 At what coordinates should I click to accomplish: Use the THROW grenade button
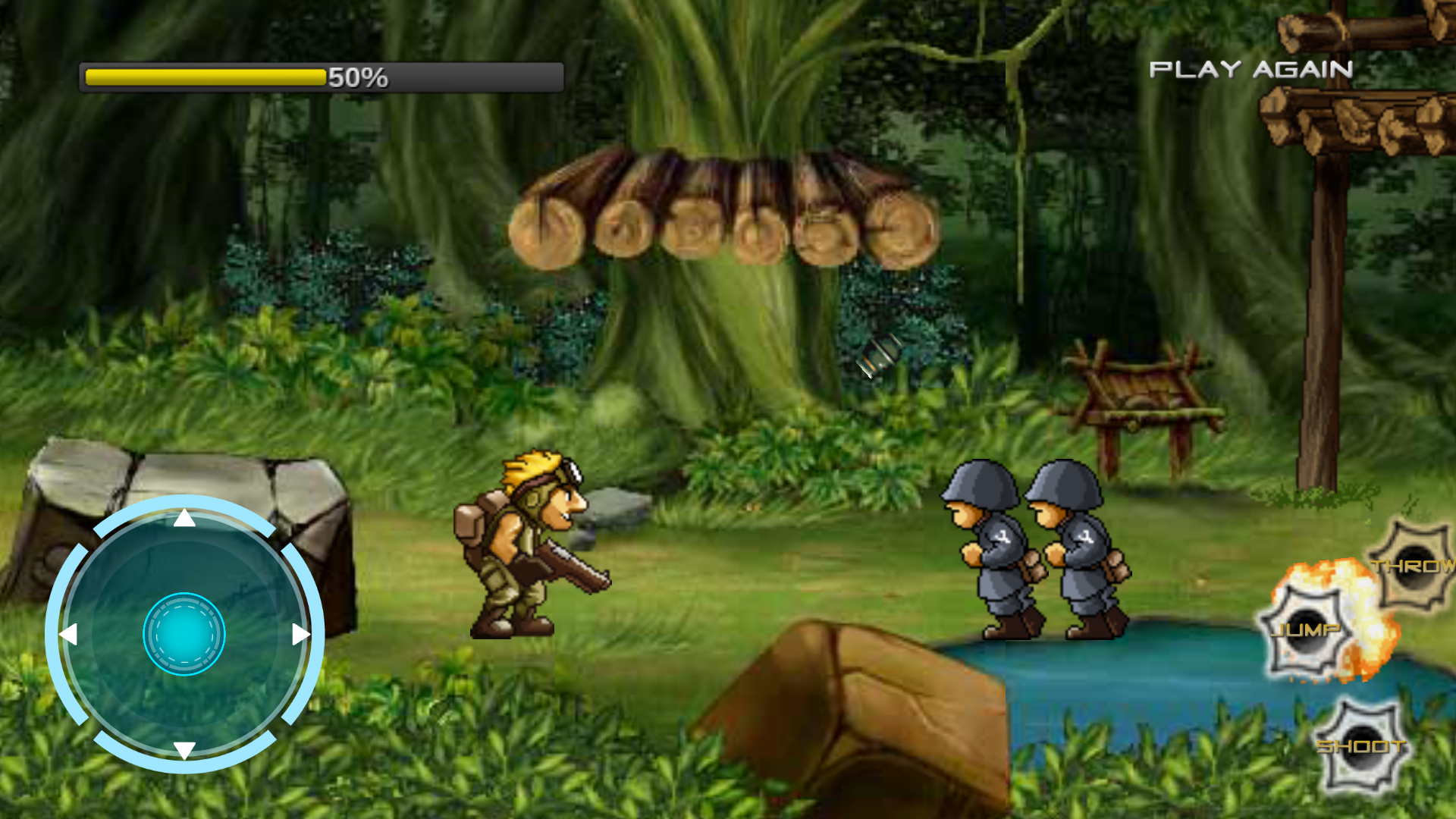[x=1413, y=565]
